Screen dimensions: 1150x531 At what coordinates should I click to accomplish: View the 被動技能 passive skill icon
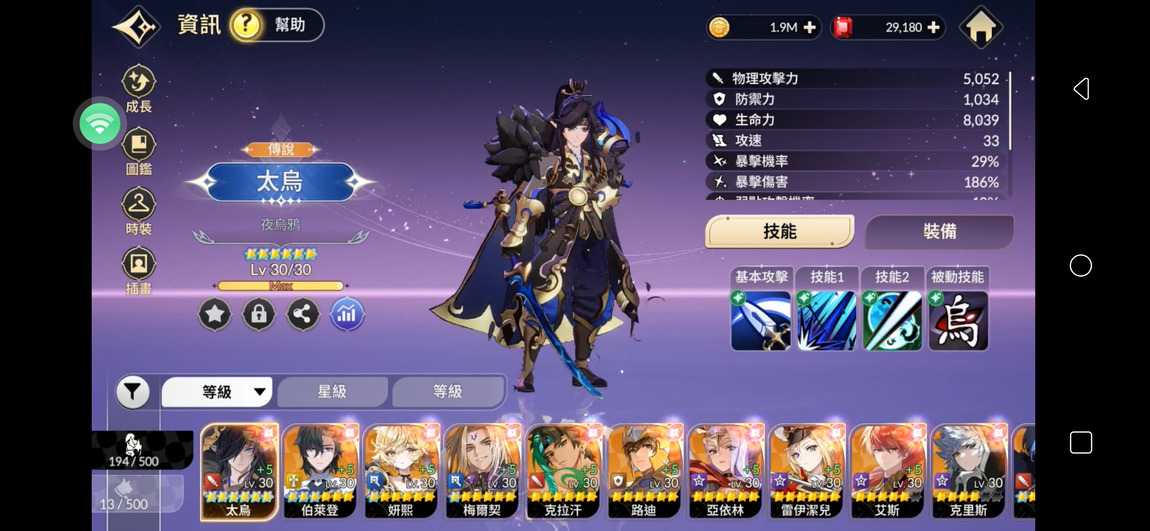(x=958, y=320)
